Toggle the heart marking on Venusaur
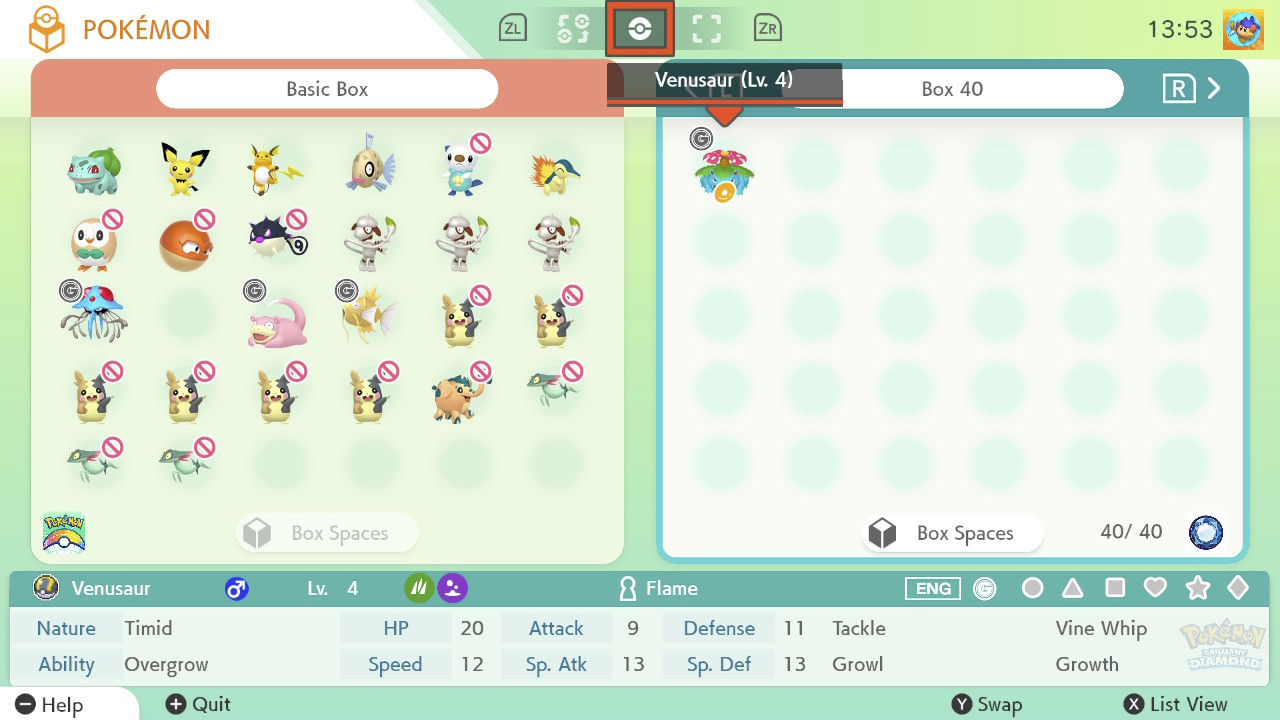Viewport: 1280px width, 720px height. (1155, 588)
